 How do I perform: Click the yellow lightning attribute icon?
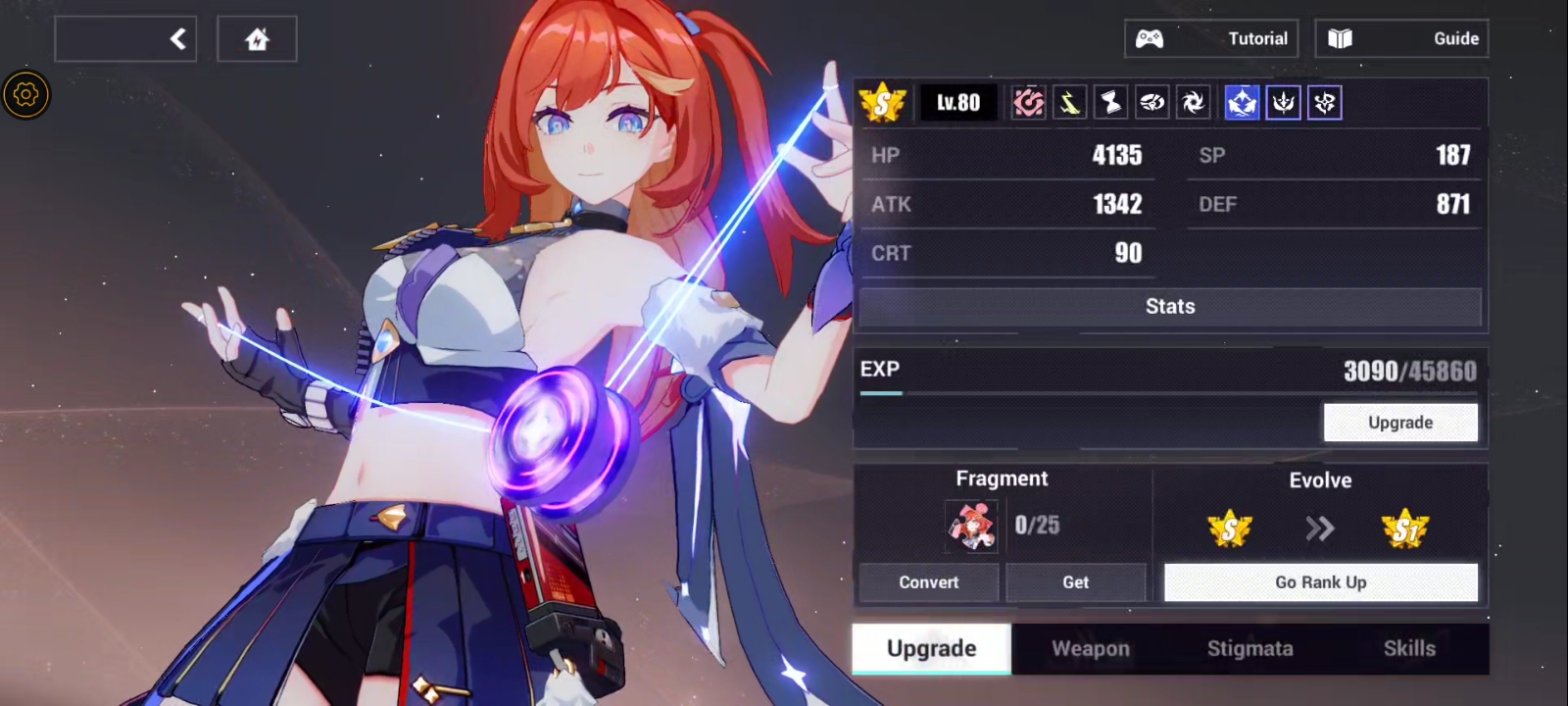point(1068,102)
